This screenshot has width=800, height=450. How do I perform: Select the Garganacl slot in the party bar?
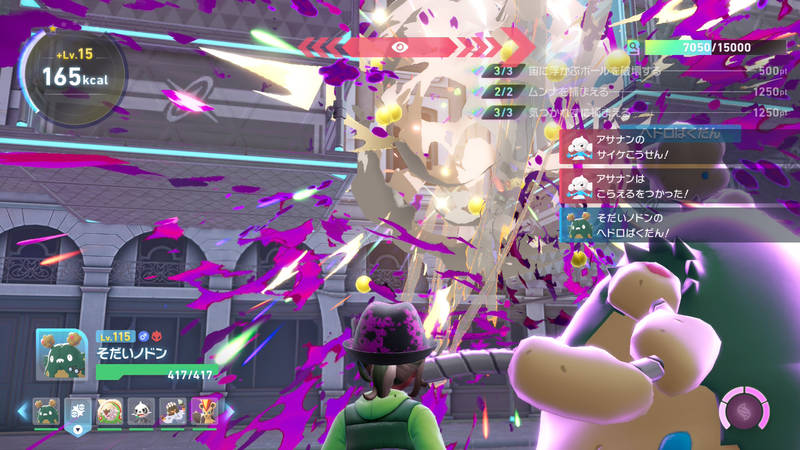coord(46,411)
